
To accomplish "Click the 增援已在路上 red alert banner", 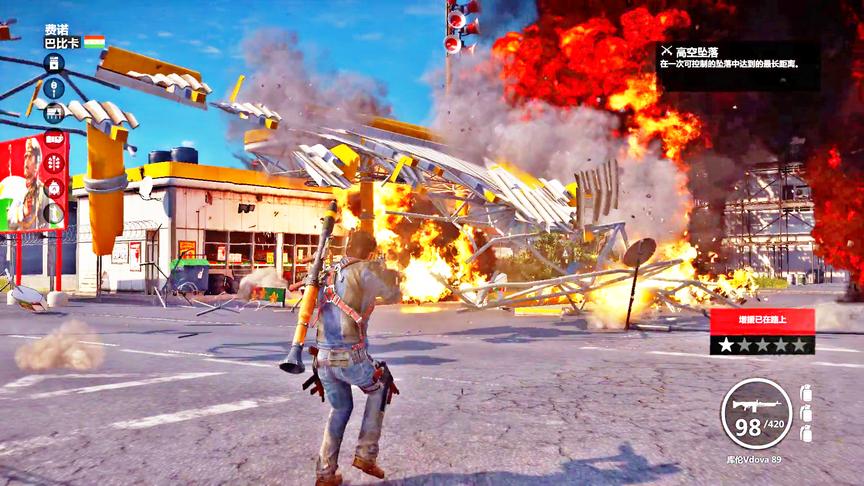I will (762, 322).
